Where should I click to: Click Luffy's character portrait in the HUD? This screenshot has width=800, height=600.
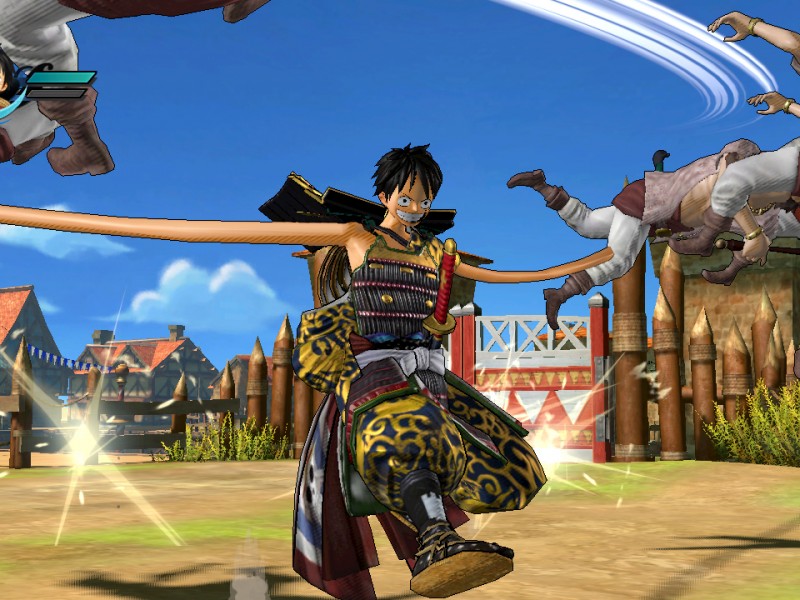tap(8, 82)
